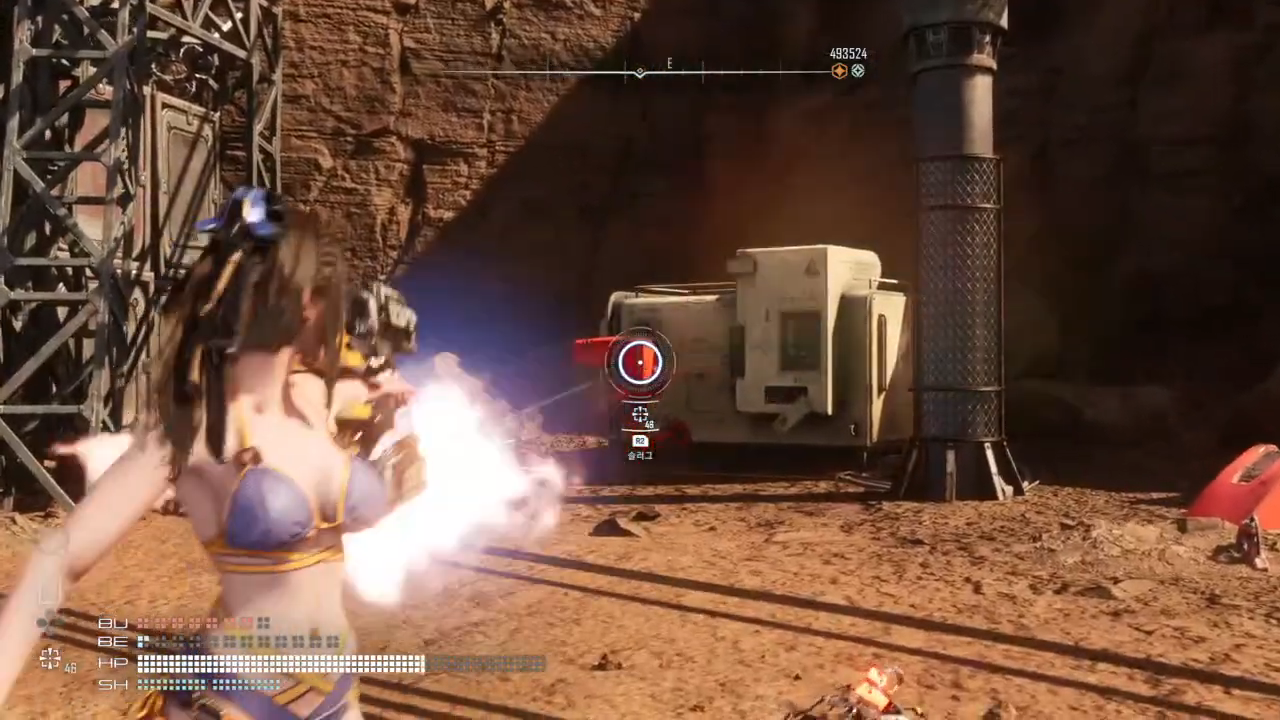Select the white waypoint marker on compass
The image size is (1280, 720).
(x=858, y=71)
